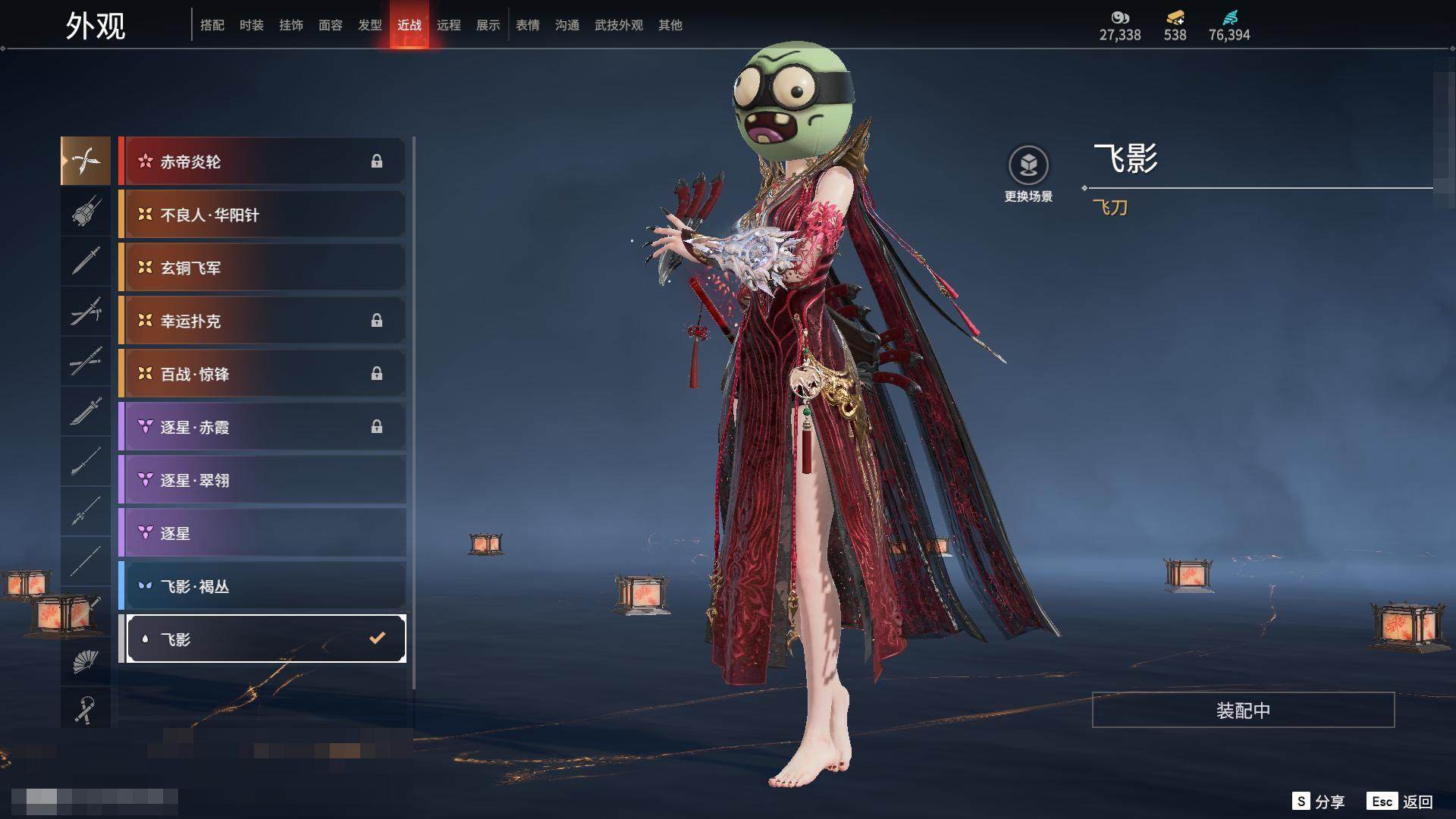This screenshot has width=1456, height=819.
Task: Select the 发型 tab
Action: pyautogui.click(x=369, y=25)
